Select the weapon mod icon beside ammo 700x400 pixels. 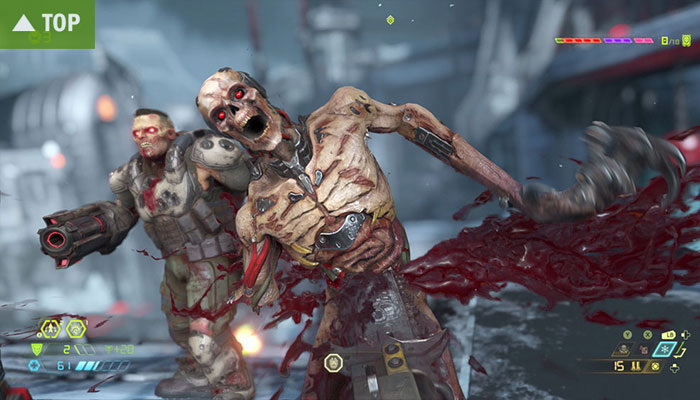(x=655, y=366)
